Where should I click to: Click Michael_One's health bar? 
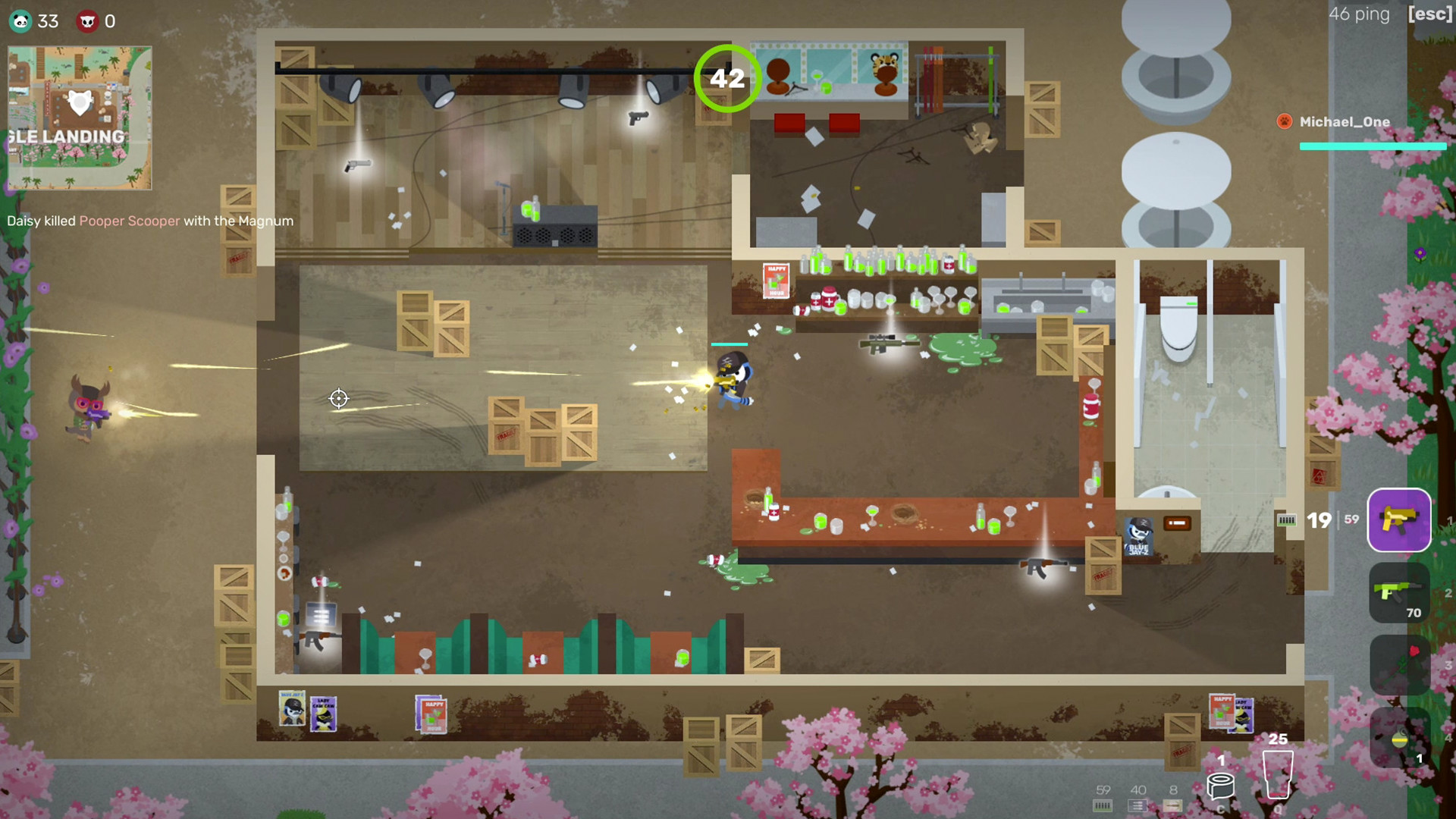[x=1371, y=147]
